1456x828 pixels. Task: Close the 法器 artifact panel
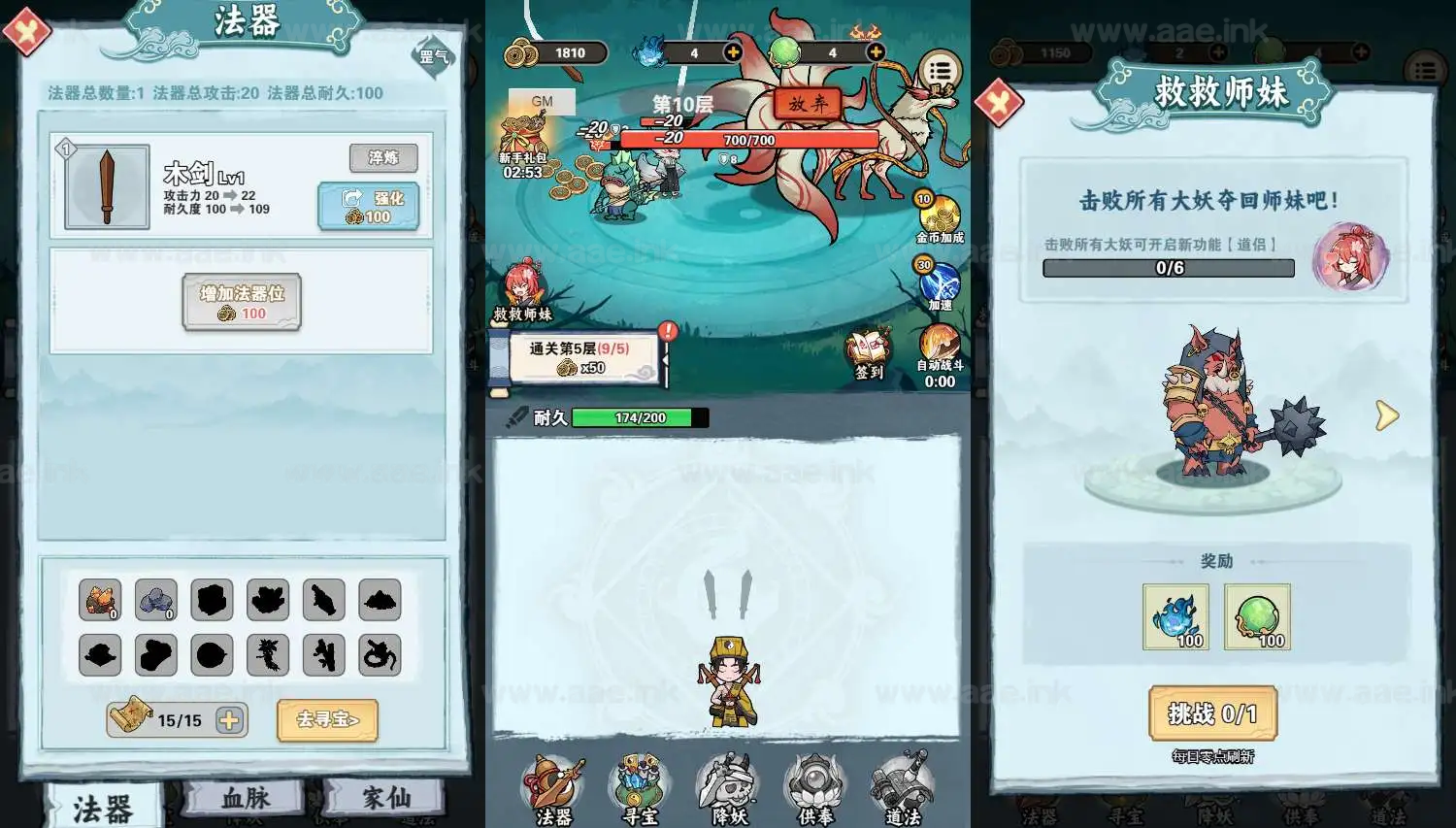pyautogui.click(x=26, y=32)
